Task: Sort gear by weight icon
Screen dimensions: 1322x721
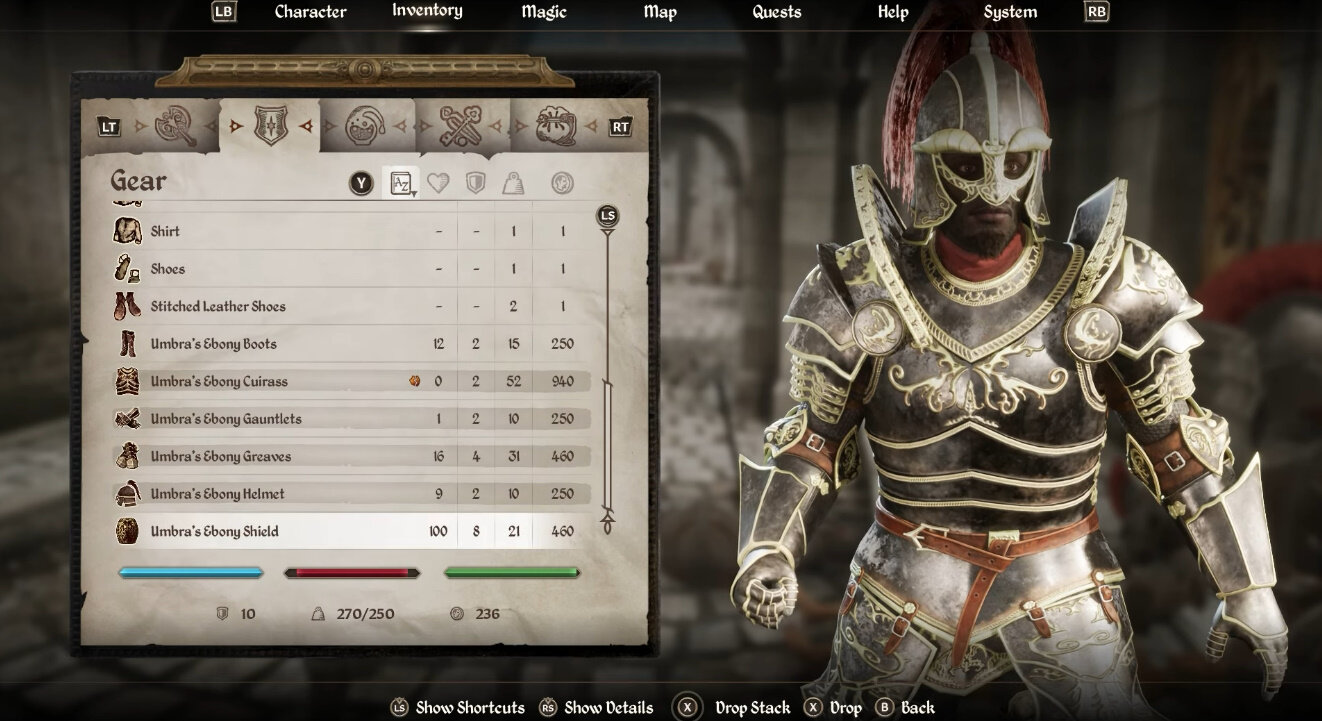Action: pos(513,183)
